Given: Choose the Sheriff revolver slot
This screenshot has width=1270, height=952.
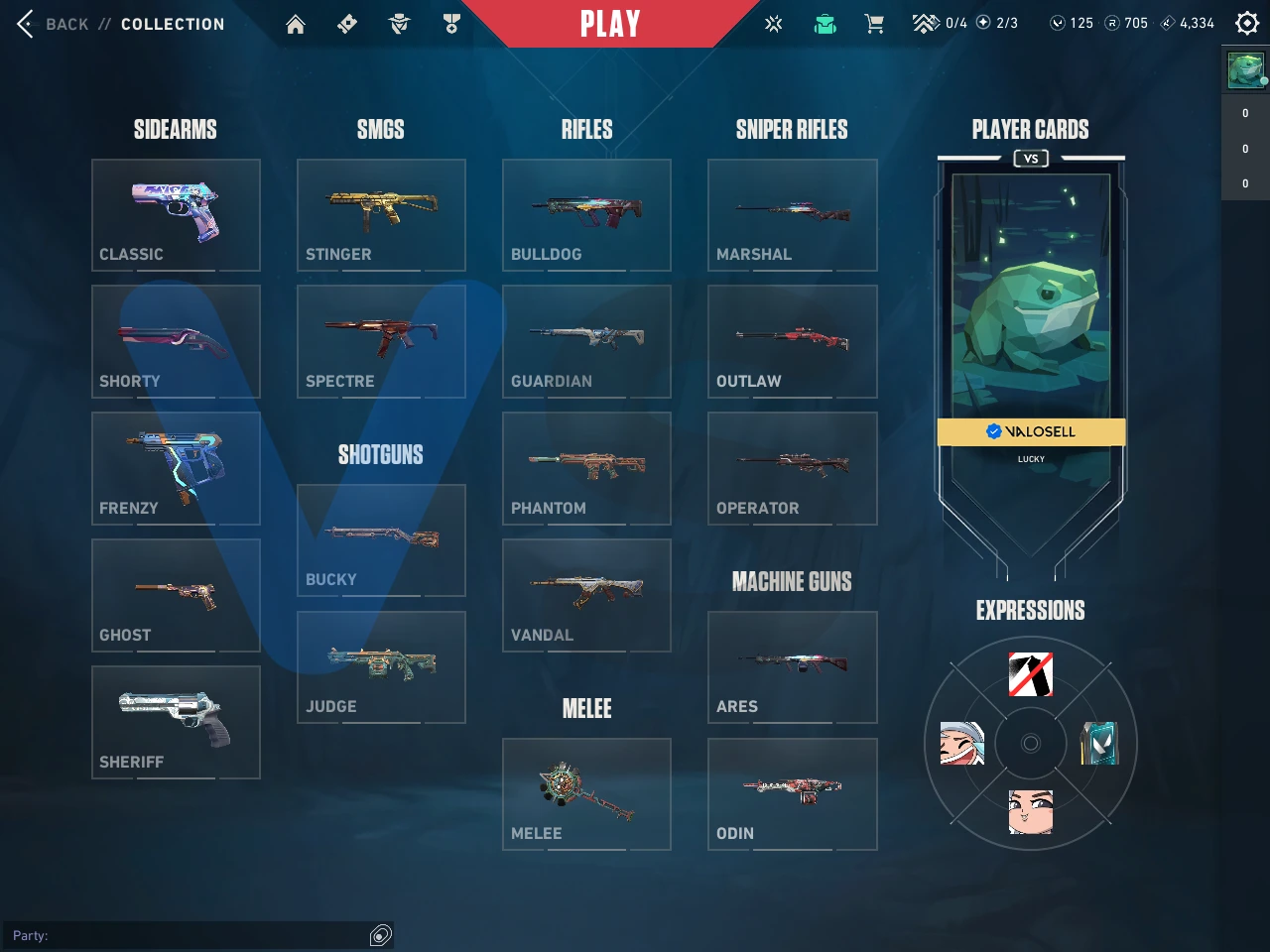Looking at the screenshot, I should click(176, 722).
